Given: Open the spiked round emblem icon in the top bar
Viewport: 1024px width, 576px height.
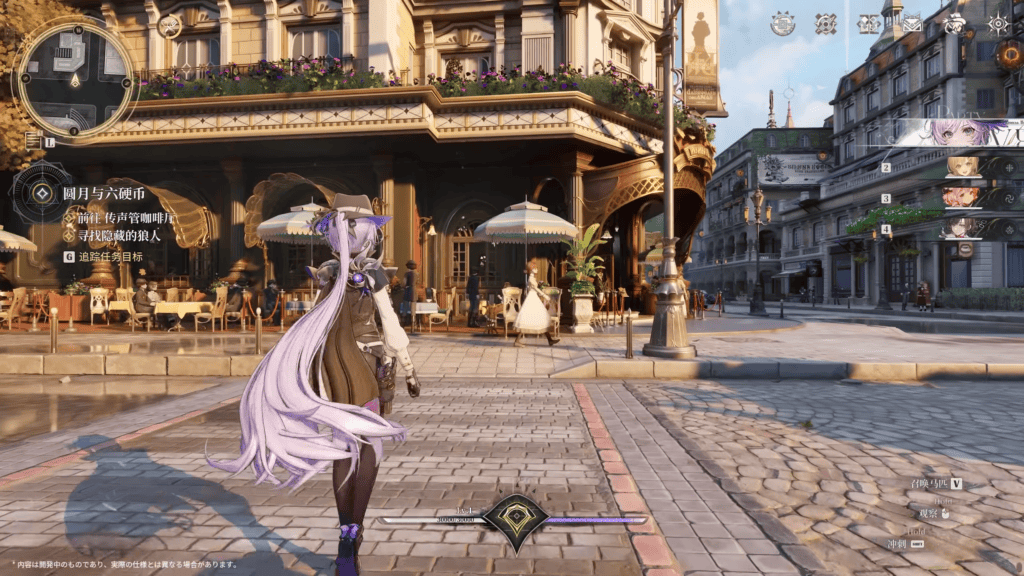Looking at the screenshot, I should coord(783,24).
